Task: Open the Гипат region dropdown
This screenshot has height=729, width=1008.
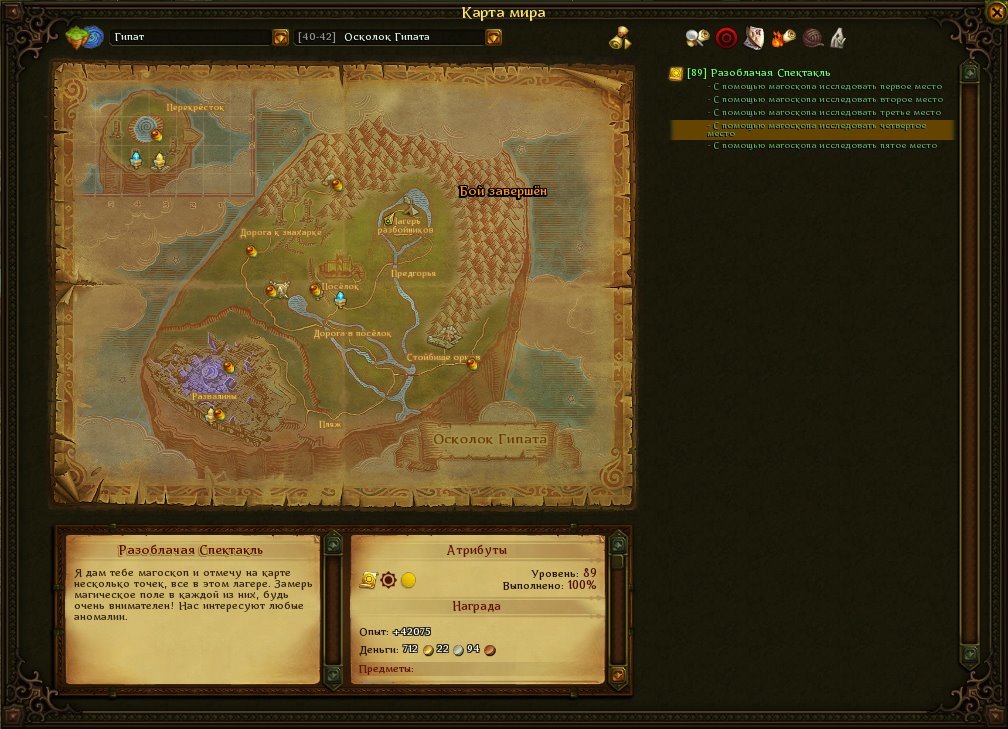Action: pos(280,38)
